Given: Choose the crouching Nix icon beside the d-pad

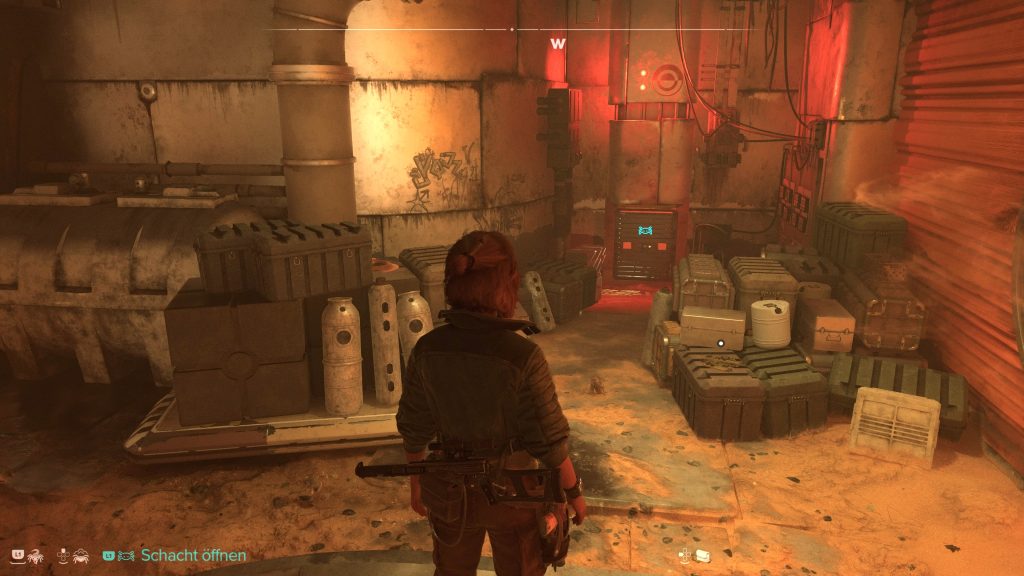Looking at the screenshot, I should coord(80,555).
